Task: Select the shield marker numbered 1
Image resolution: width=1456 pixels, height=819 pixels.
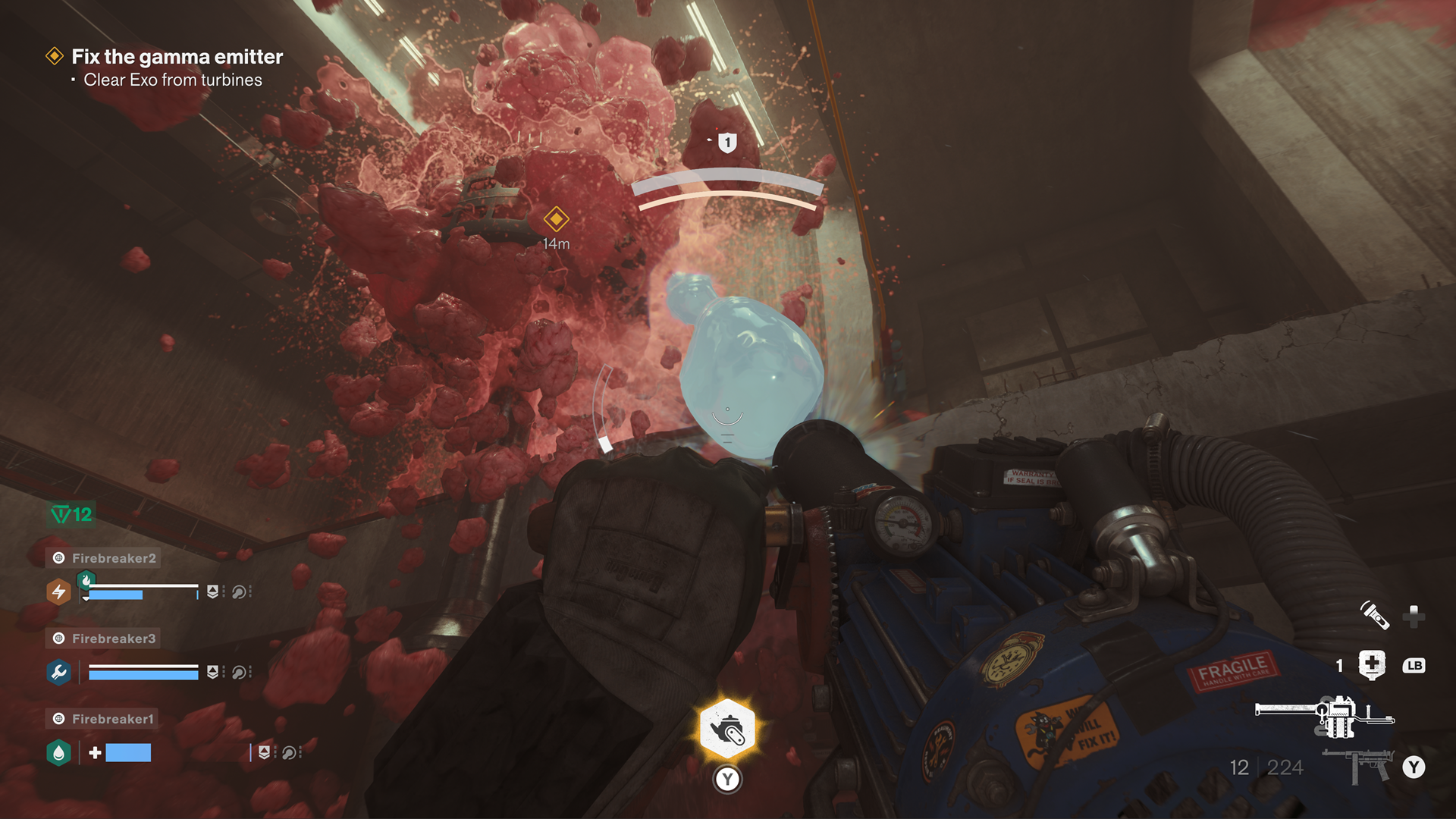Action: click(727, 142)
